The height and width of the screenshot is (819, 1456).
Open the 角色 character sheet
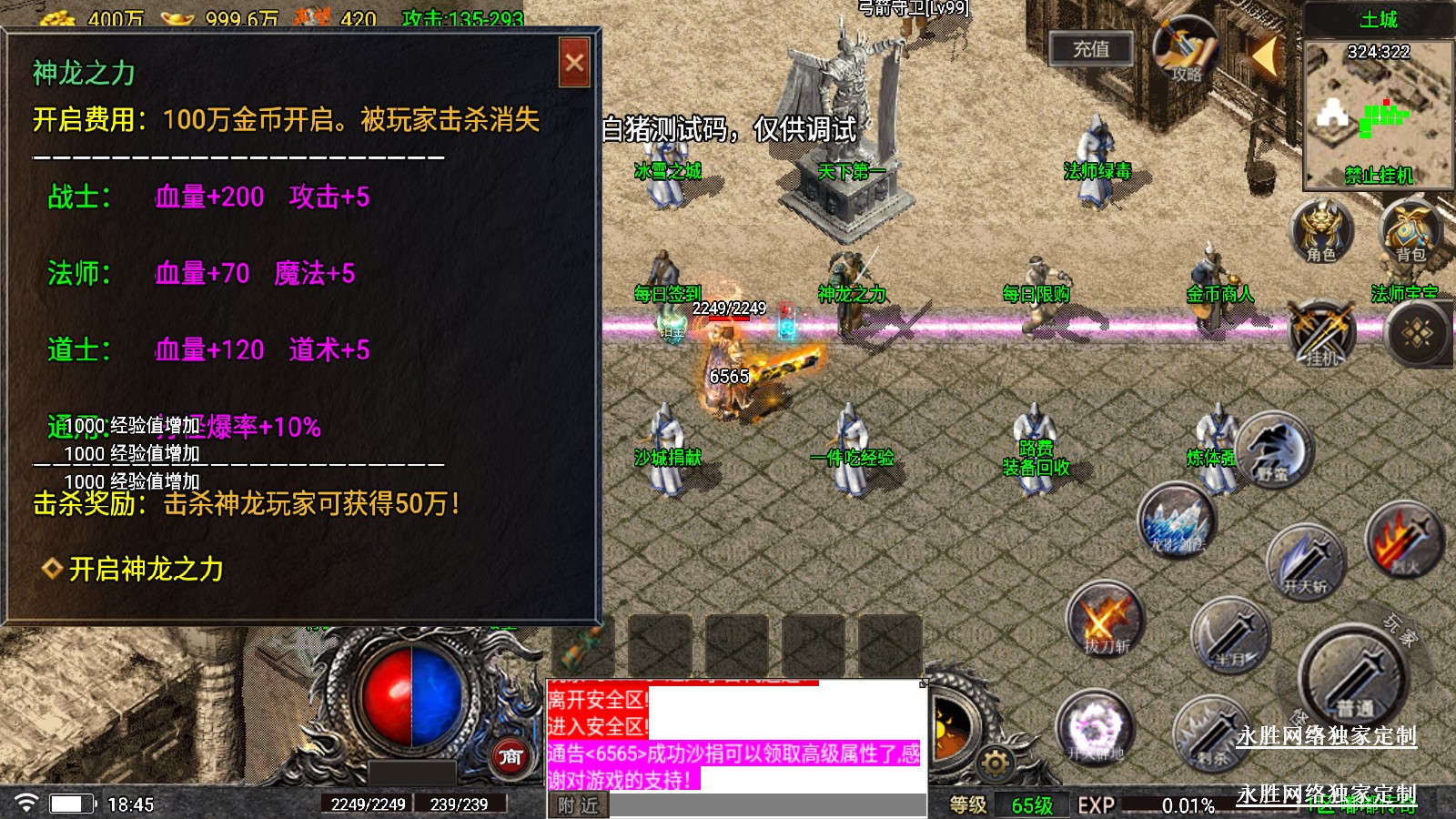point(1321,231)
